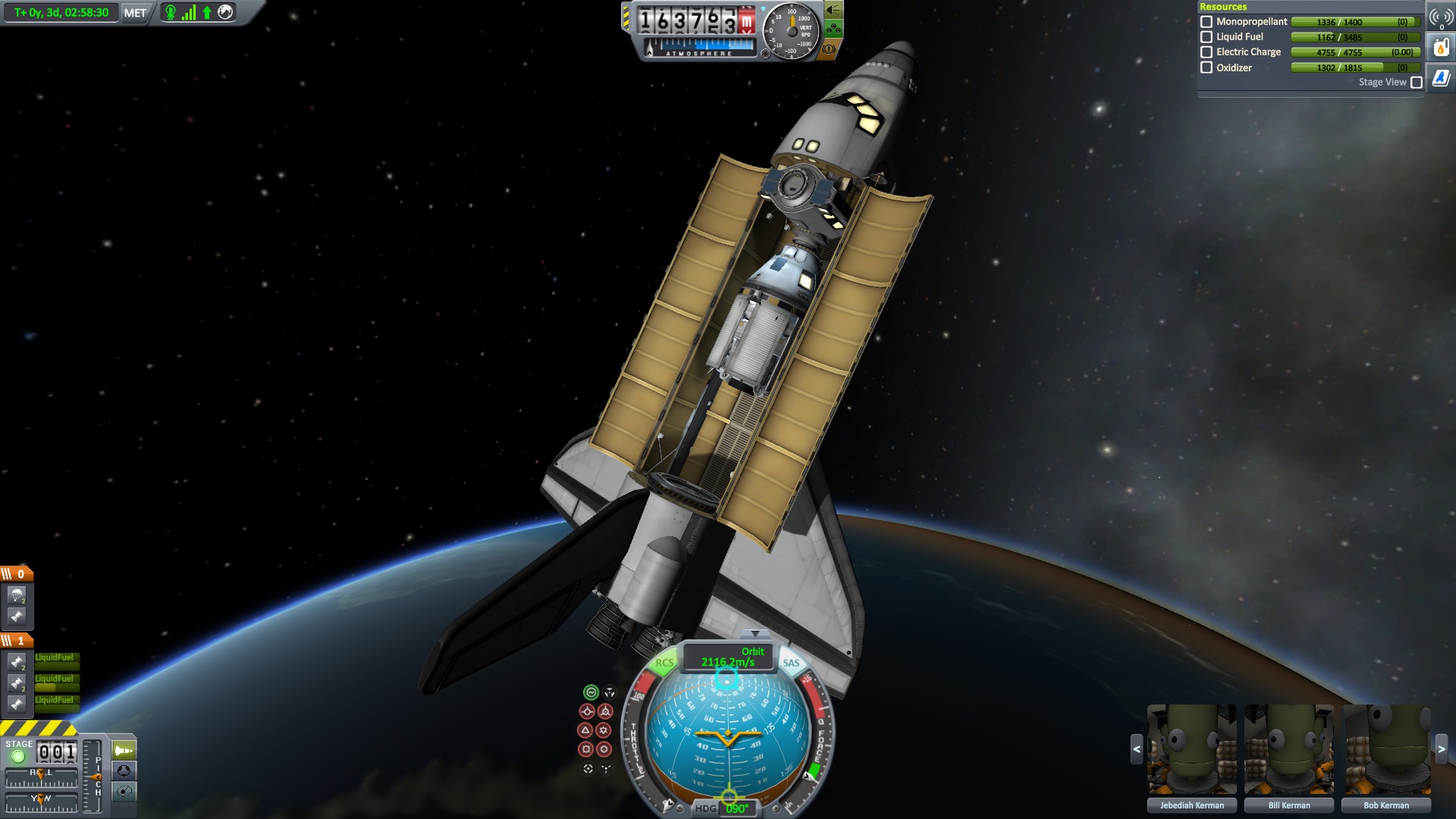Toggle the RCS indicator on the navball
The height and width of the screenshot is (819, 1456).
tap(664, 663)
